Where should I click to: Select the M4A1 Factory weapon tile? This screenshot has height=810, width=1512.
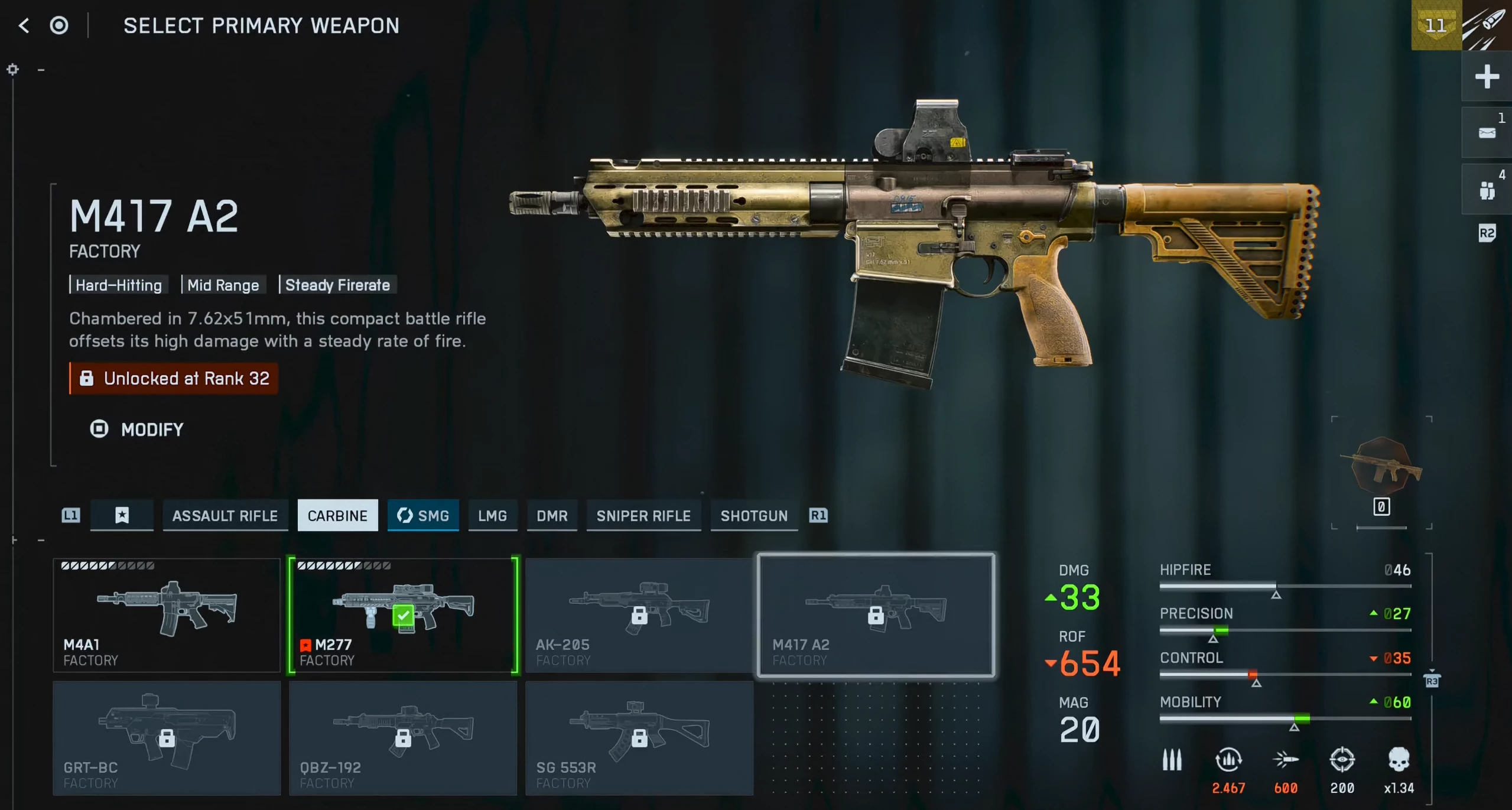pos(167,615)
